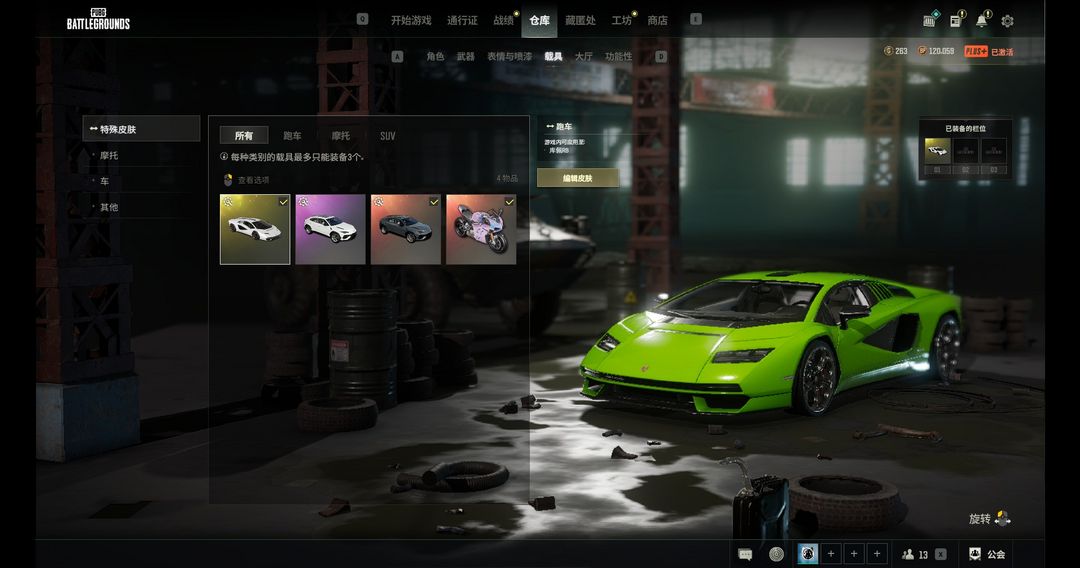
Task: Choose the pink motorcycle skin
Action: coord(481,229)
